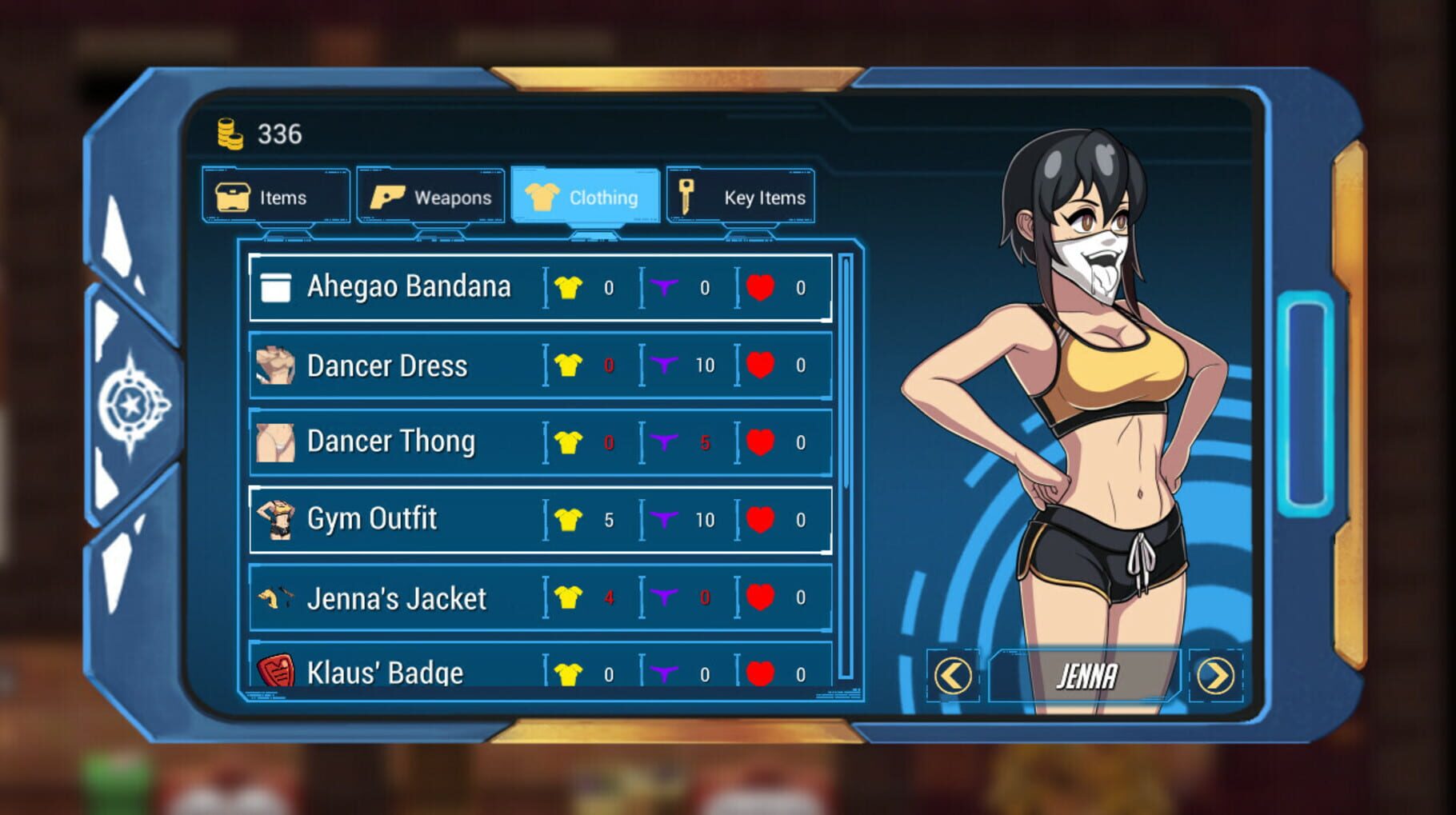Open the Key Items tab
1456x815 pixels.
point(740,196)
